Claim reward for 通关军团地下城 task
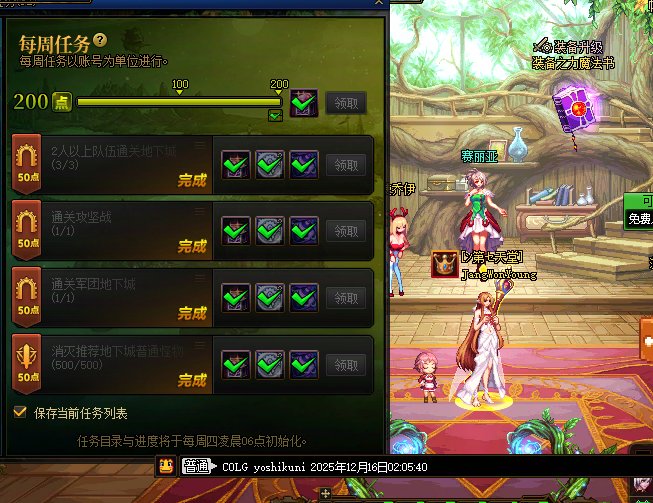The width and height of the screenshot is (653, 503). (x=346, y=298)
